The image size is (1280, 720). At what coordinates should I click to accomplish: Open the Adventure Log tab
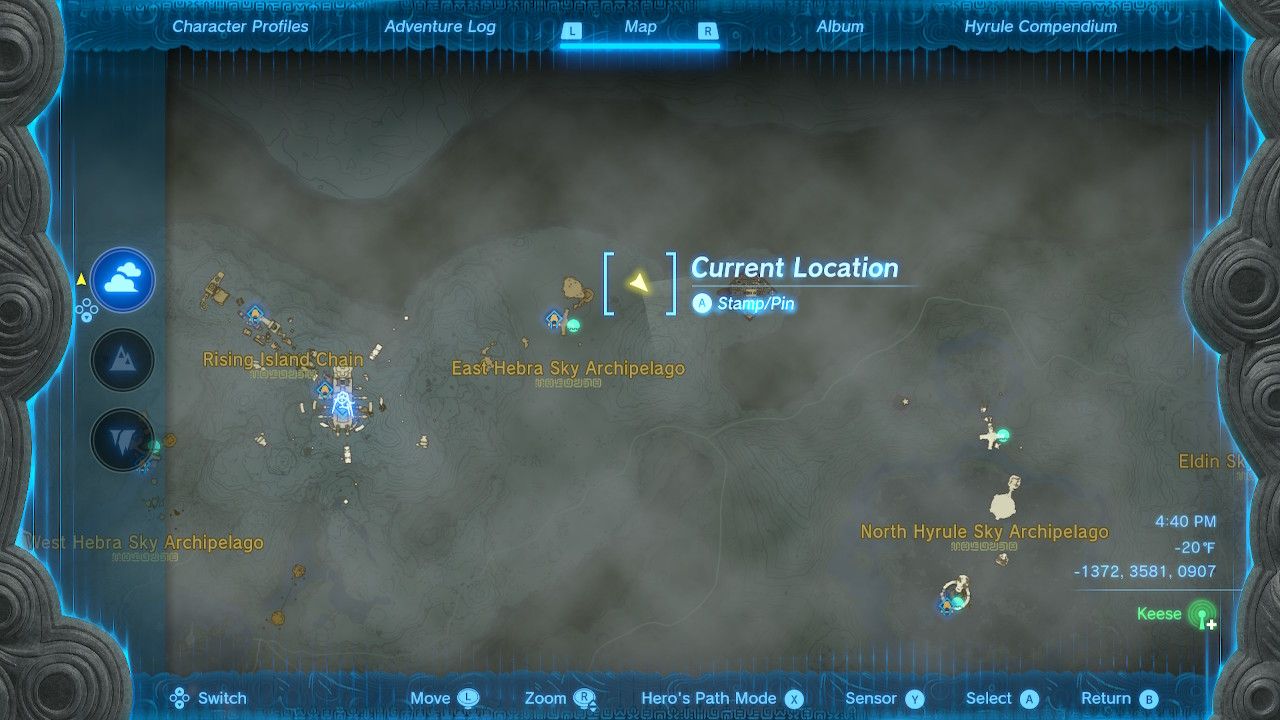coord(440,27)
